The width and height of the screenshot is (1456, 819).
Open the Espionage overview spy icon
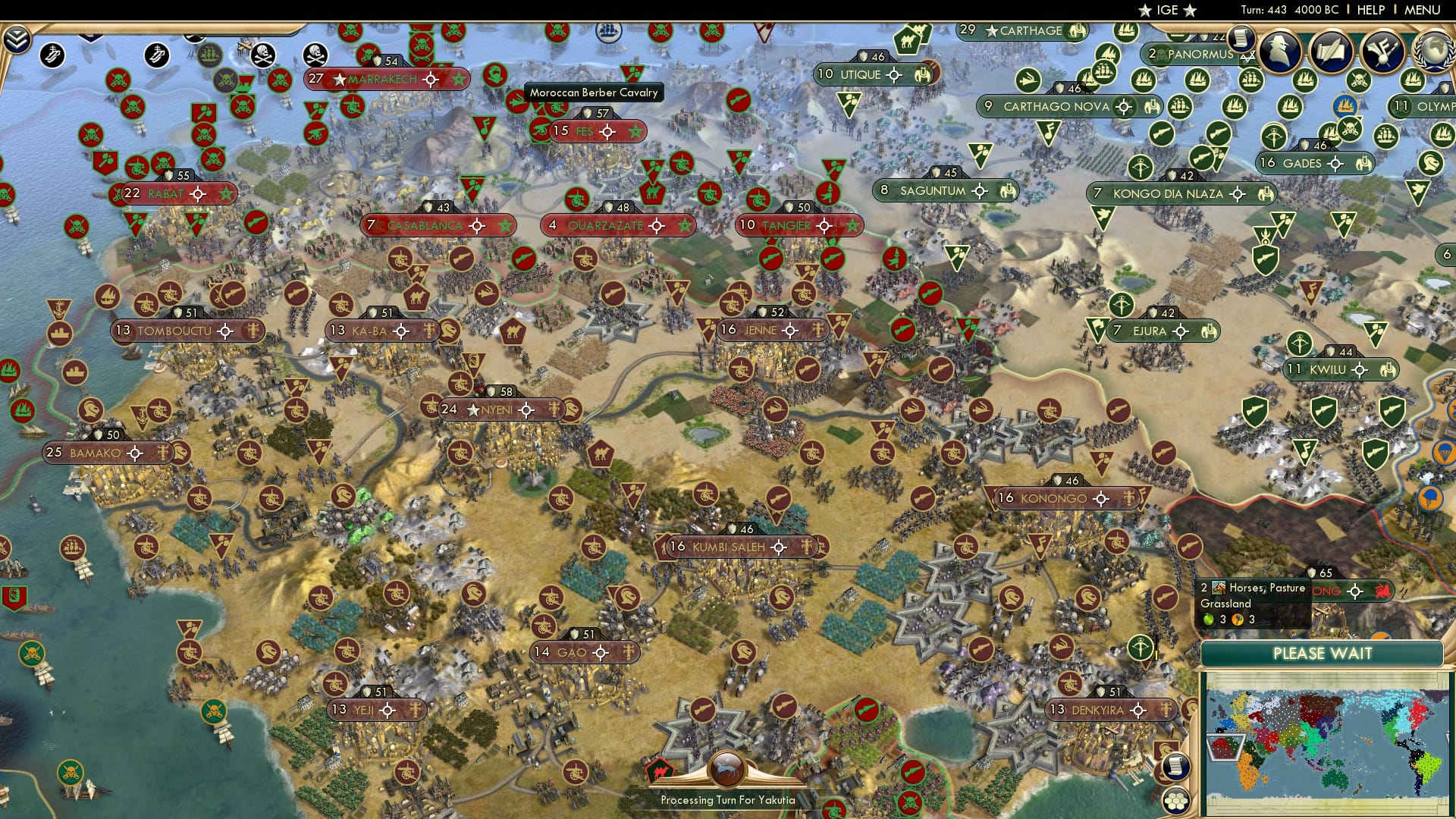[1279, 51]
